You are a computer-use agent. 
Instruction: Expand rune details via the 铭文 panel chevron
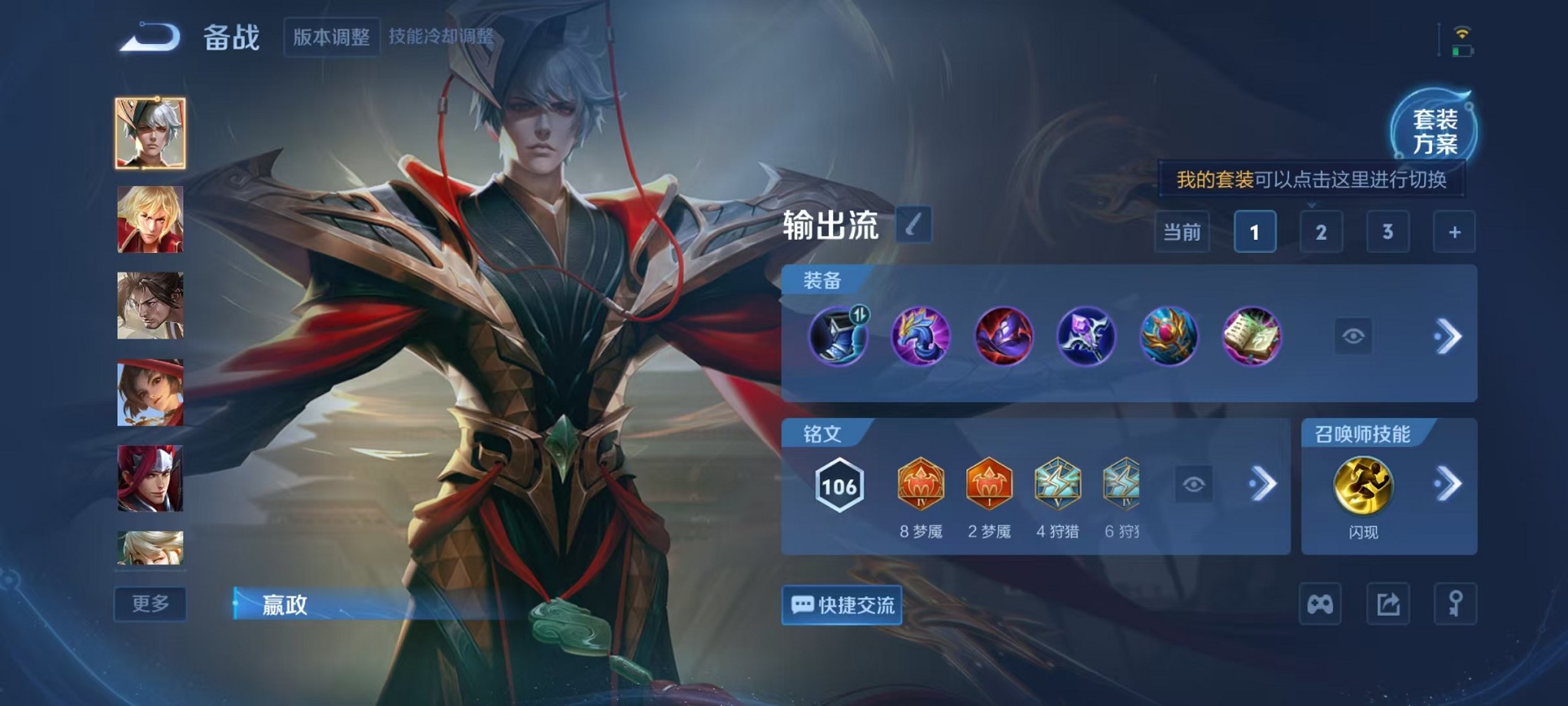click(1263, 482)
